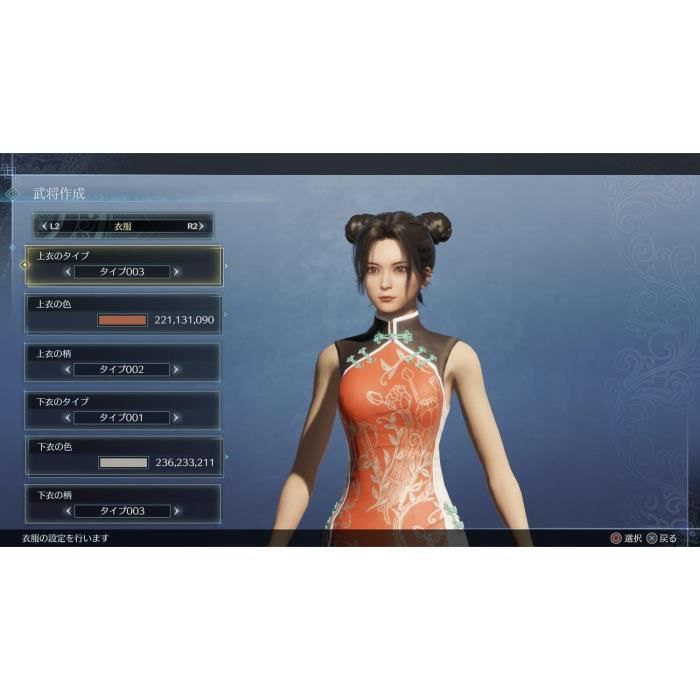700x700 pixels.
Task: Choose the previous 下衣のタイプ option
Action: (68, 417)
